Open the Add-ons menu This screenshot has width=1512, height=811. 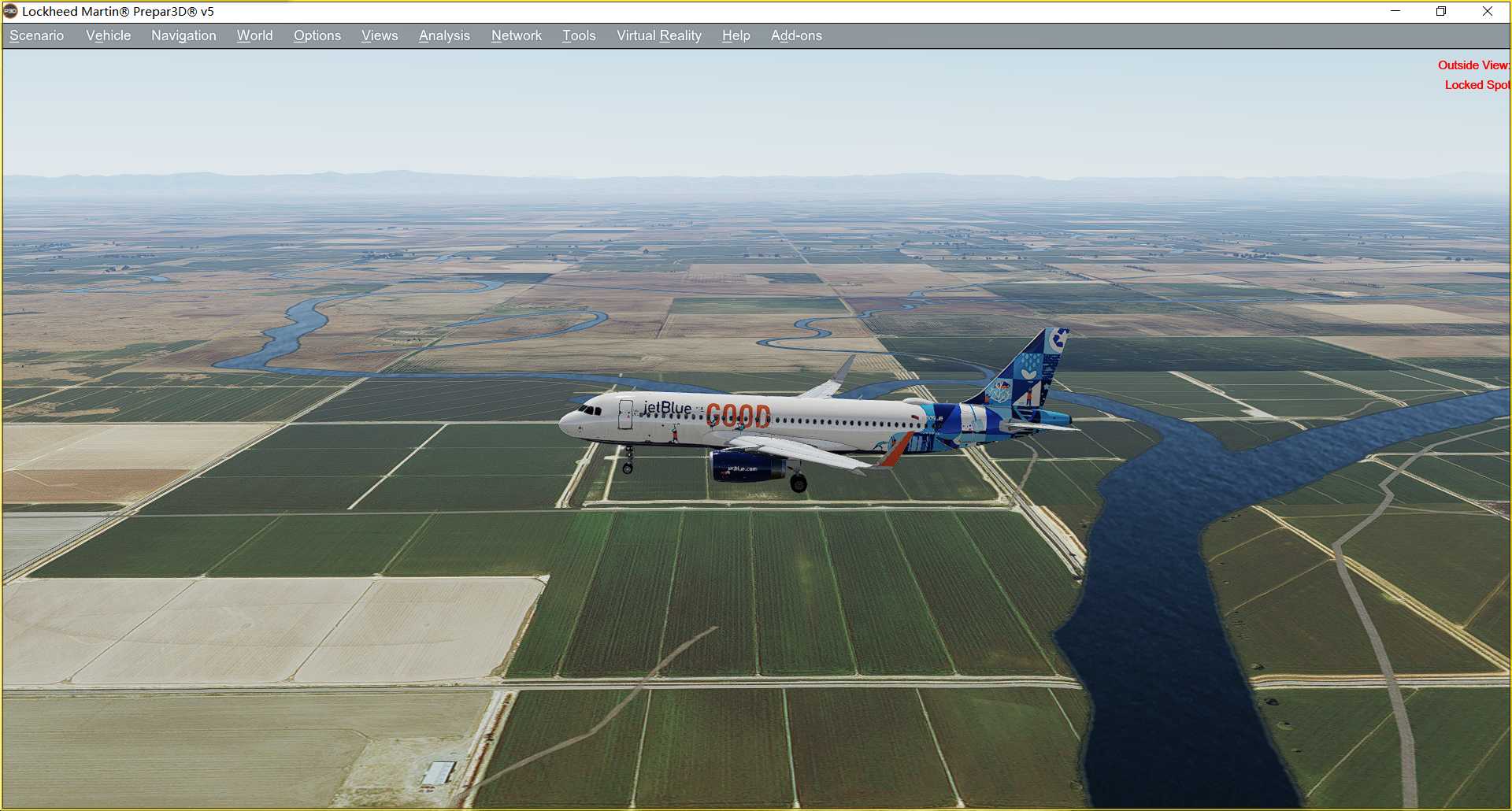(796, 35)
